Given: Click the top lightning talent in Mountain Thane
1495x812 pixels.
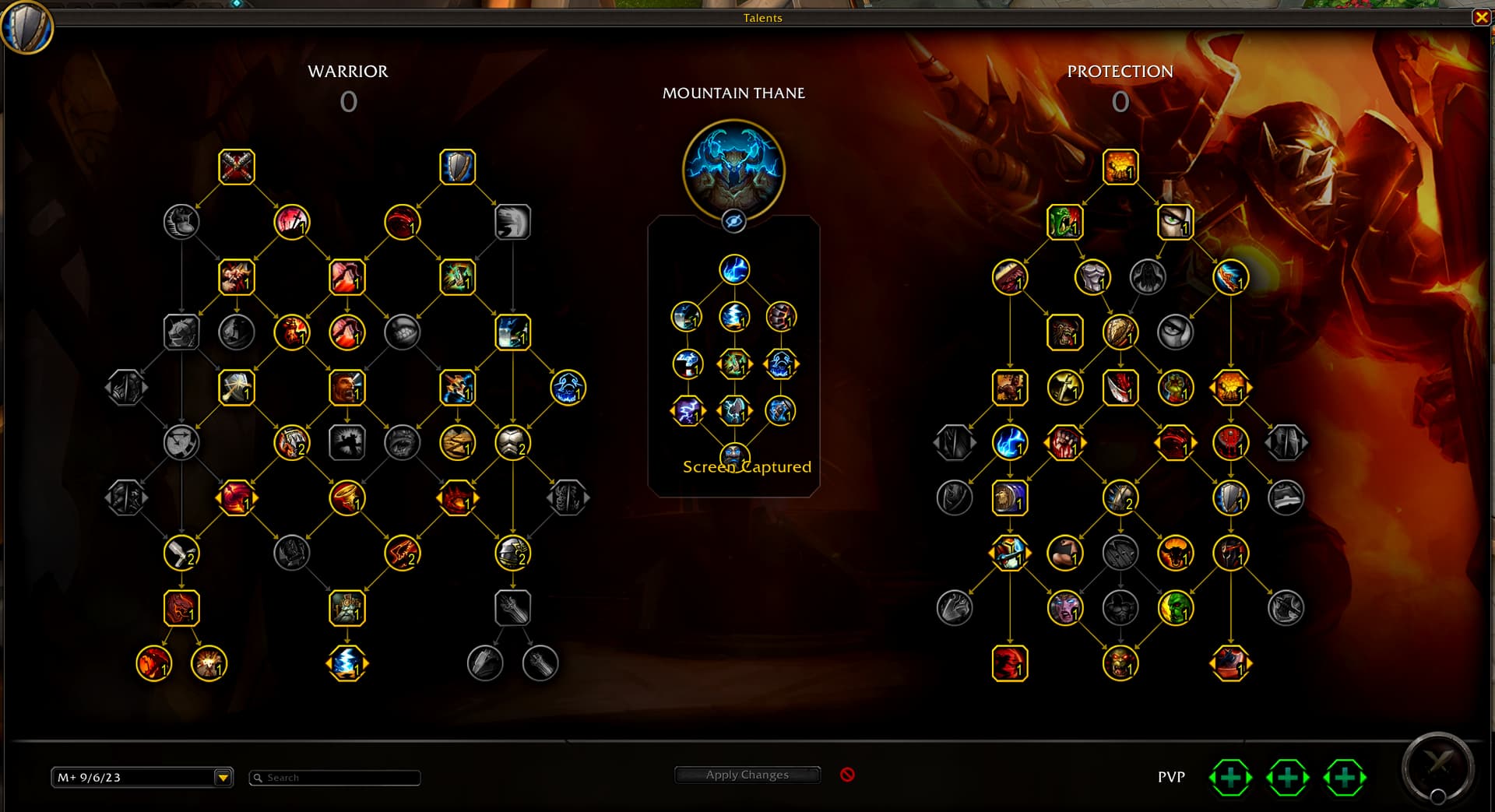Looking at the screenshot, I should 733,270.
